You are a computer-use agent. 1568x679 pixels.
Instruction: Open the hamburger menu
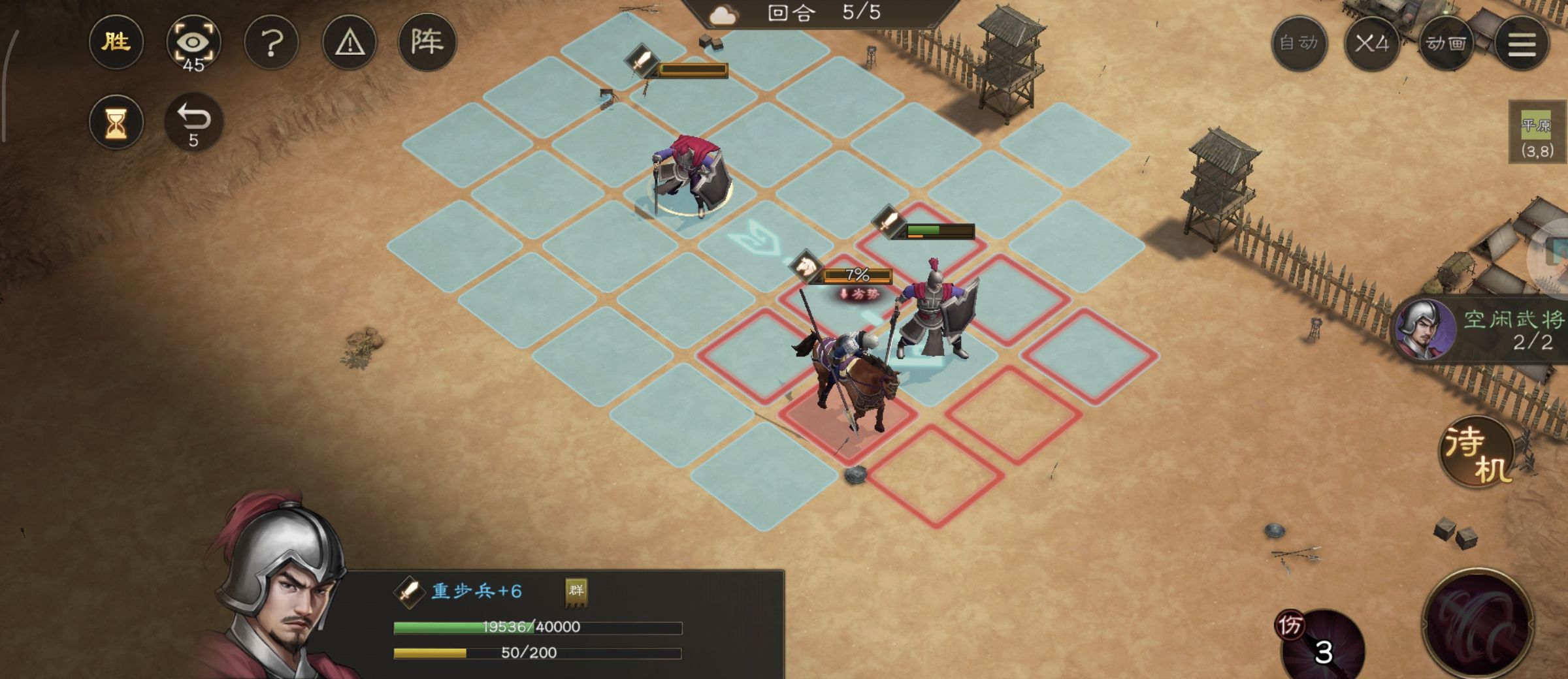pyautogui.click(x=1522, y=44)
